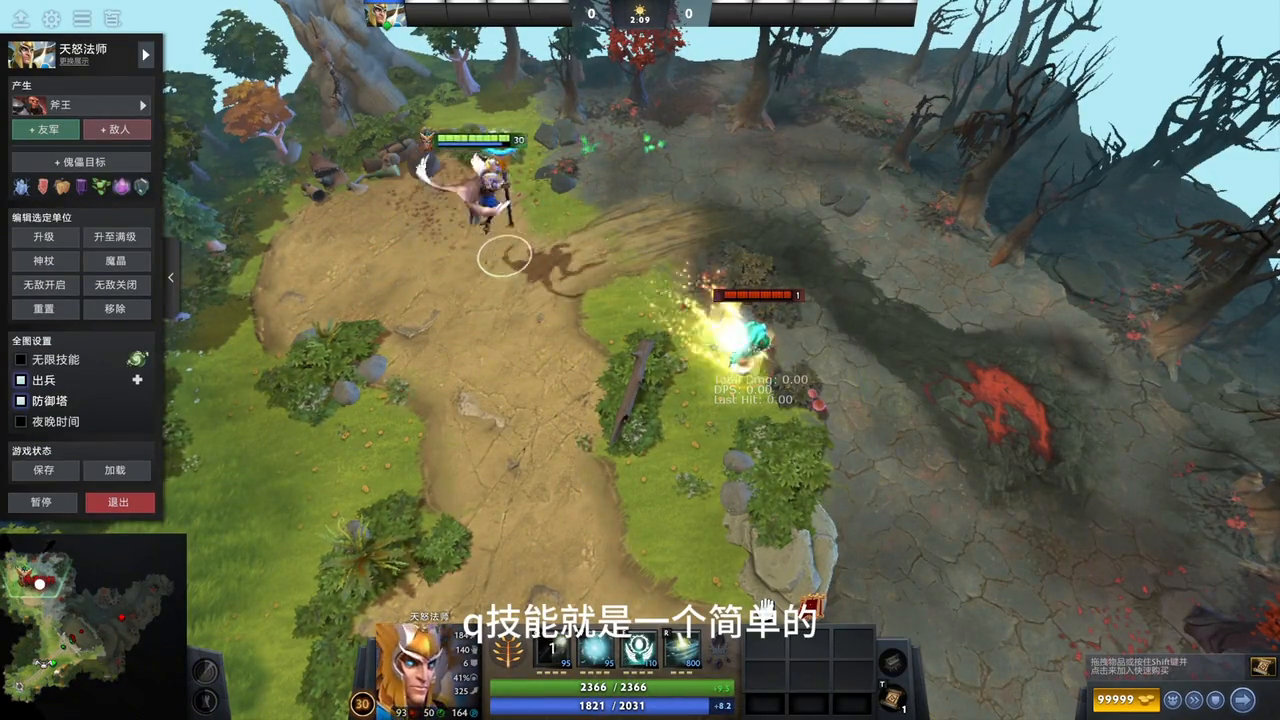Viewport: 1280px width, 720px height.
Task: Open the 斧王 hero spawn dropdown
Action: pyautogui.click(x=81, y=105)
